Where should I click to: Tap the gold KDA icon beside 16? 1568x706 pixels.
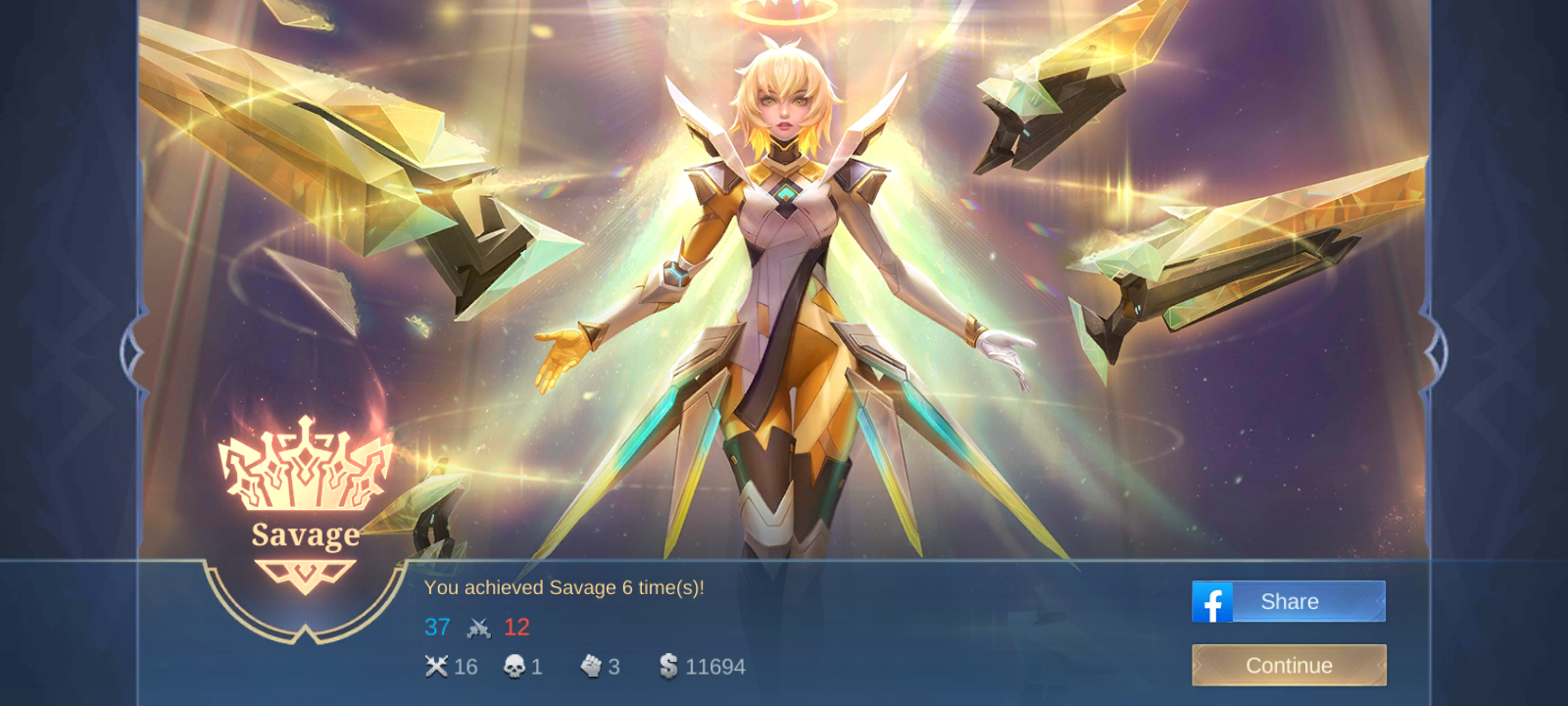437,667
